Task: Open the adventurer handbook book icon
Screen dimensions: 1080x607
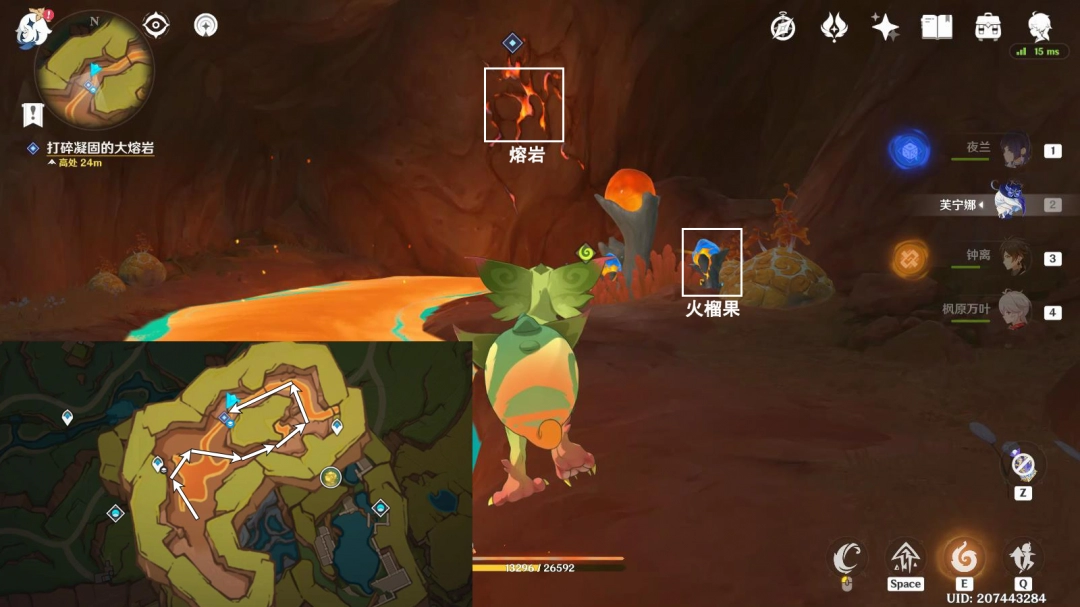Action: coord(937,27)
